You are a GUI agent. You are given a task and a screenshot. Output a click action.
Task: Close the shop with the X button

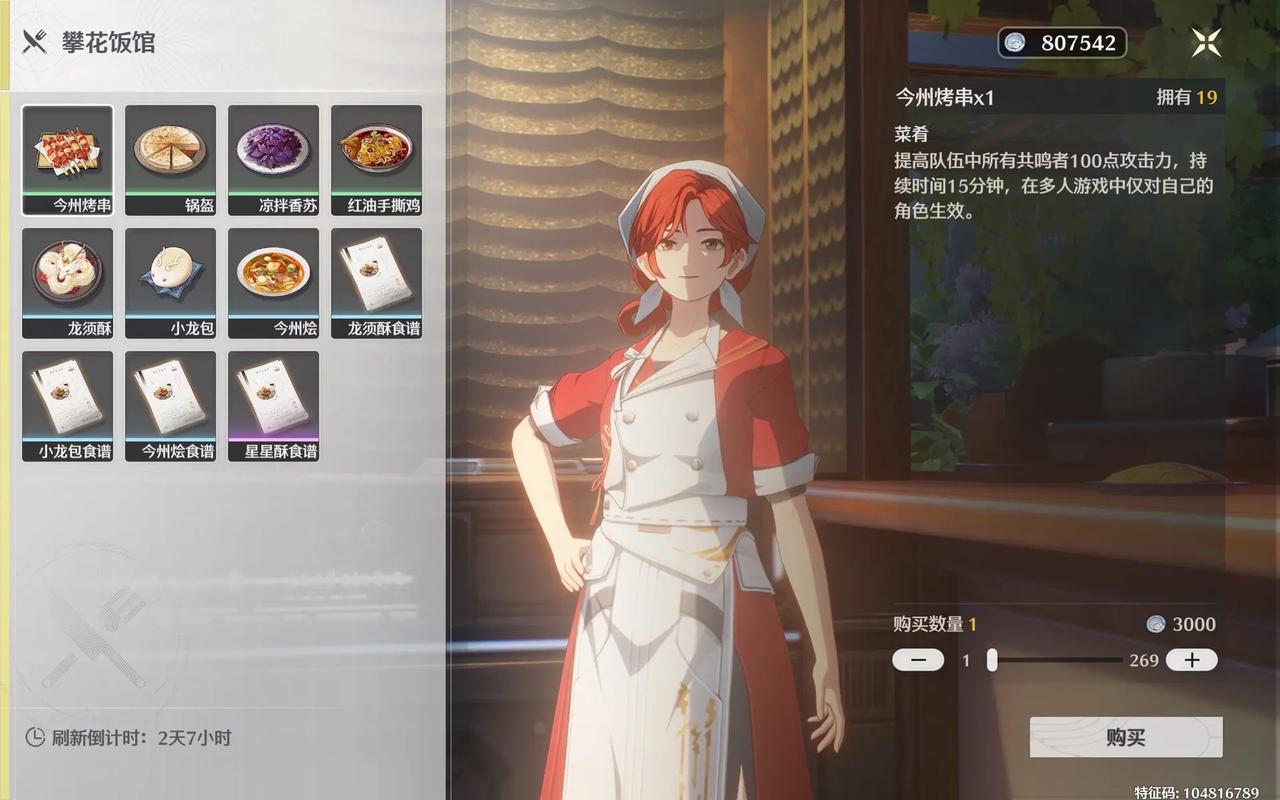pyautogui.click(x=1205, y=42)
